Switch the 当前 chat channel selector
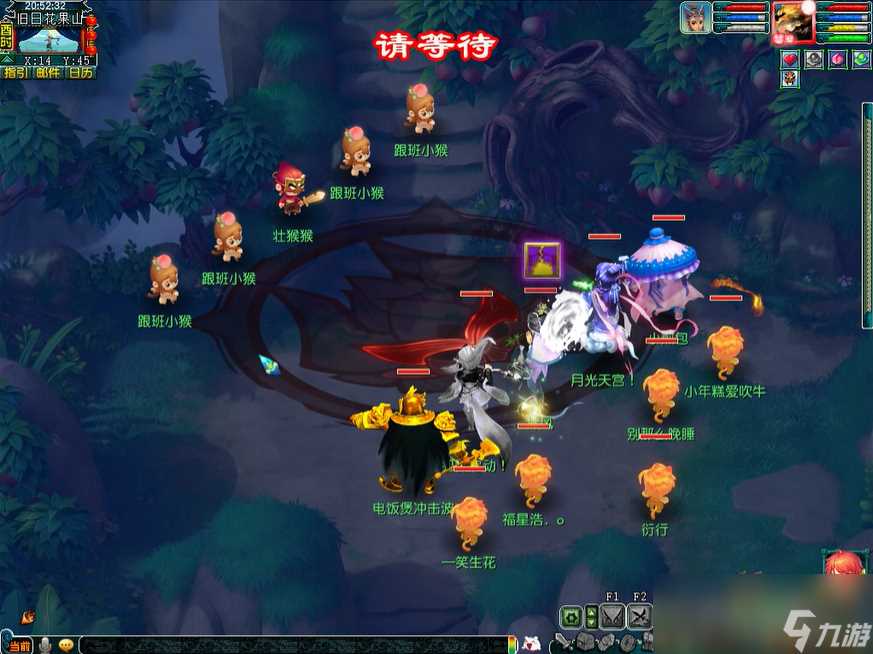This screenshot has width=873, height=654. pyautogui.click(x=19, y=645)
